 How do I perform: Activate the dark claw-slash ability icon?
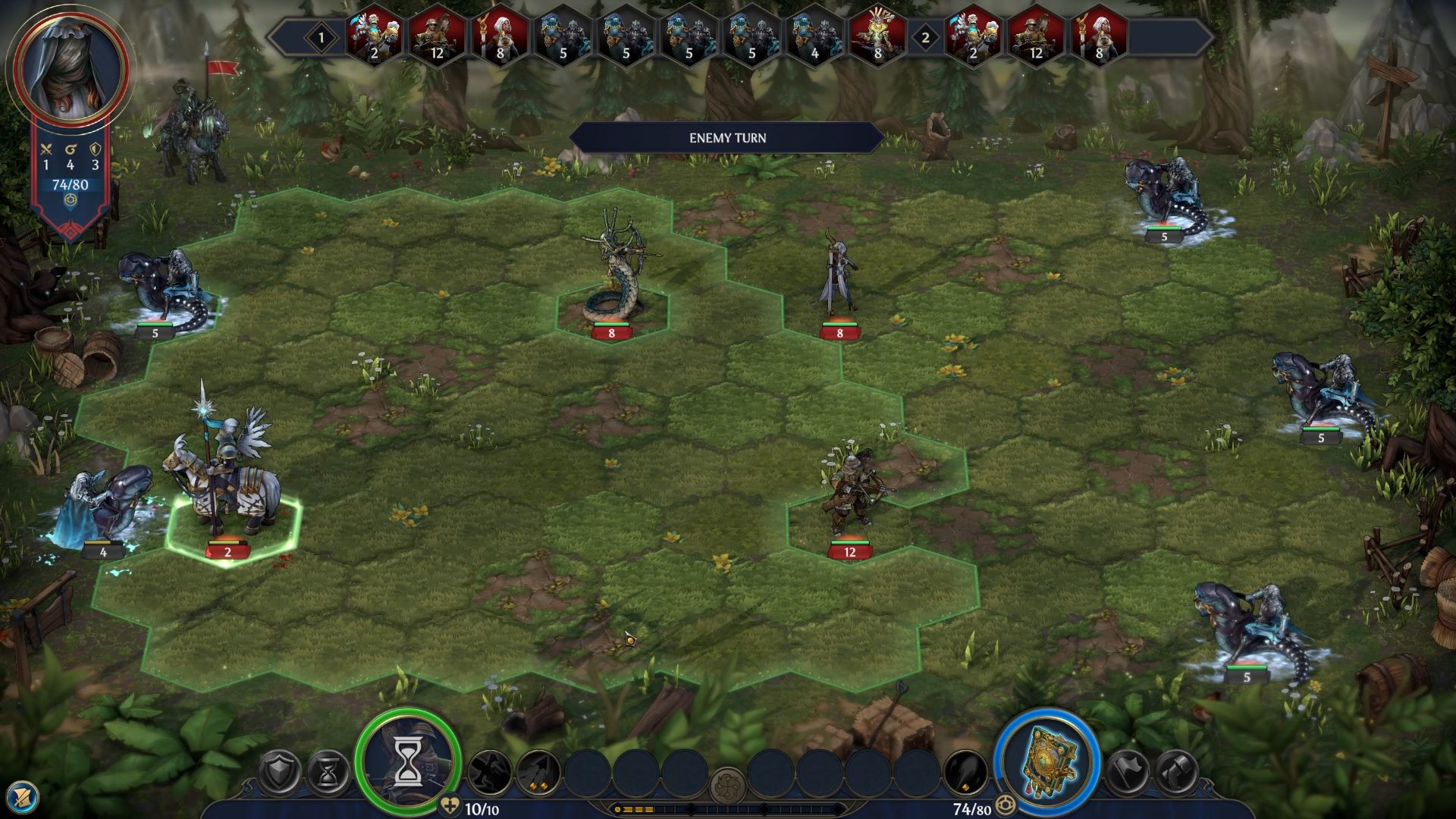pyautogui.click(x=490, y=773)
